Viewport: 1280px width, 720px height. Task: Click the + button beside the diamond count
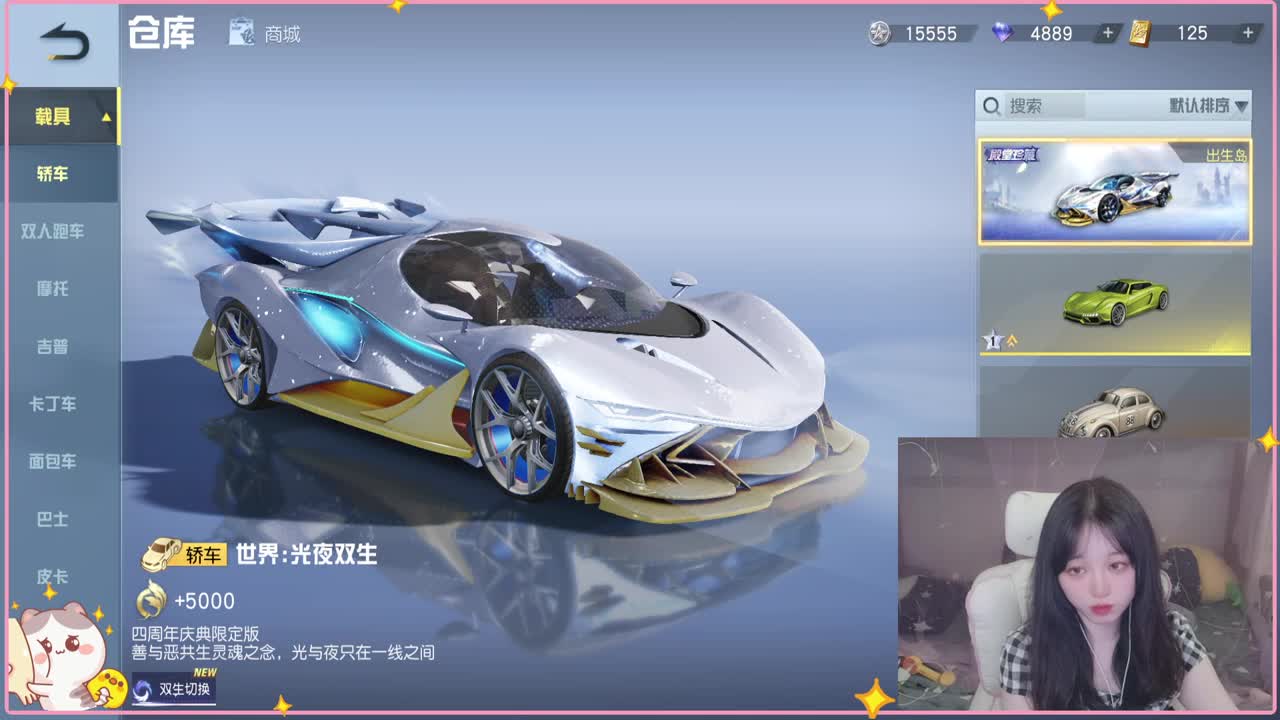[x=1106, y=33]
